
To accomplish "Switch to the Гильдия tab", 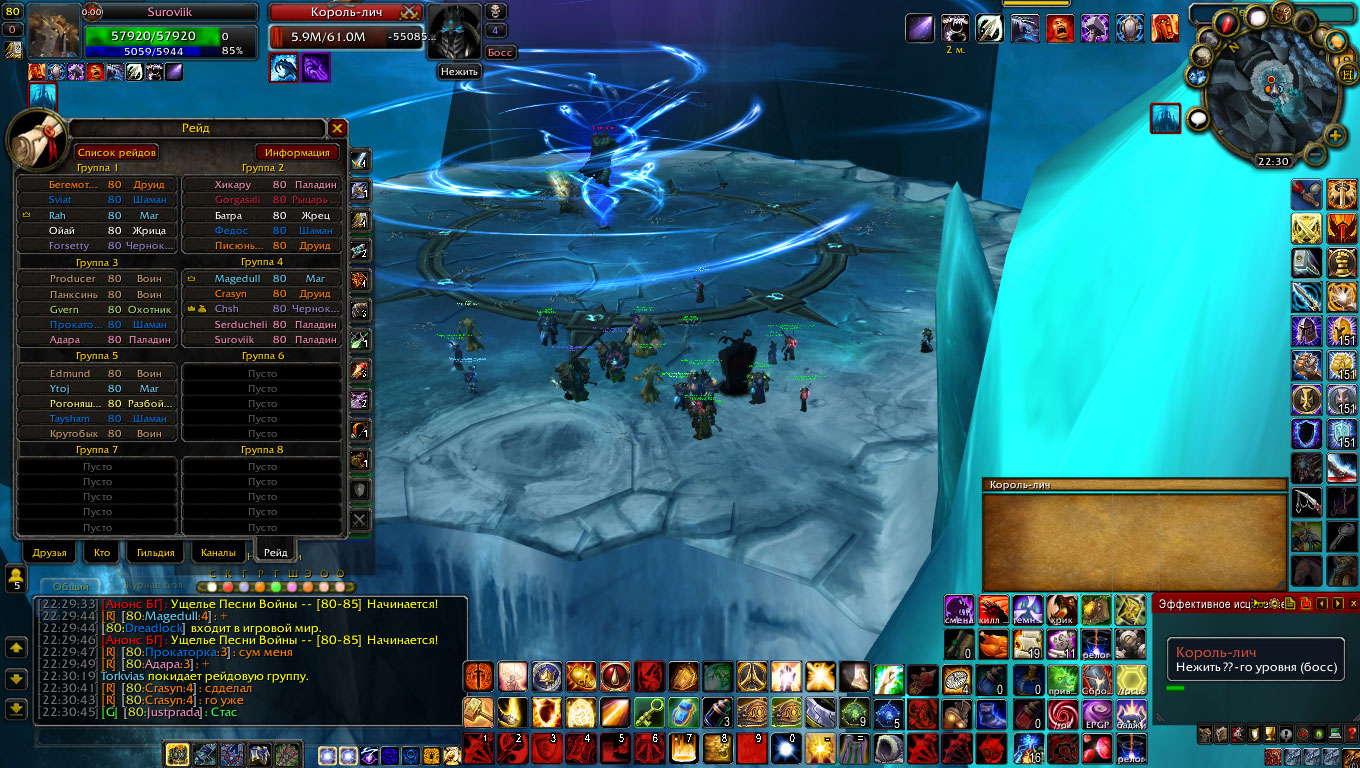I will [155, 552].
